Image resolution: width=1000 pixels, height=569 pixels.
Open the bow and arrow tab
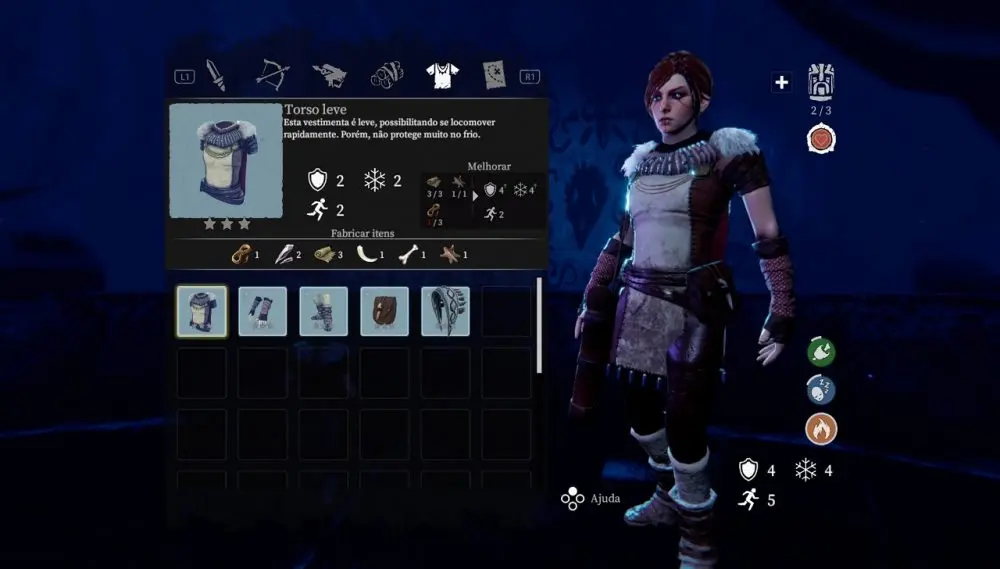pyautogui.click(x=271, y=73)
